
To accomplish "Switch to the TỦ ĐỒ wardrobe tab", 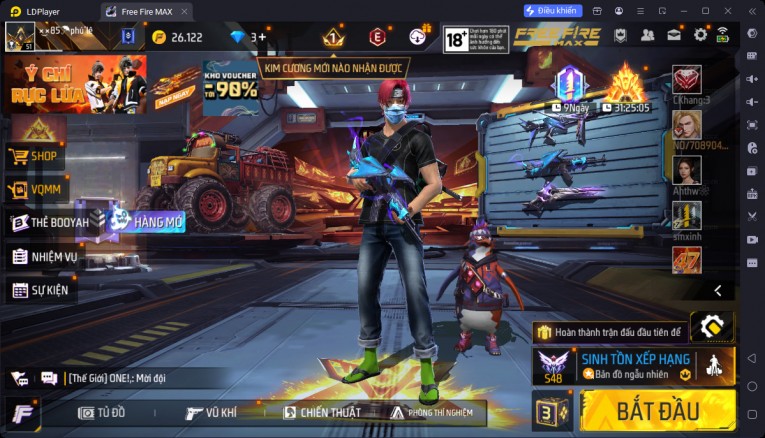I will click(x=102, y=412).
